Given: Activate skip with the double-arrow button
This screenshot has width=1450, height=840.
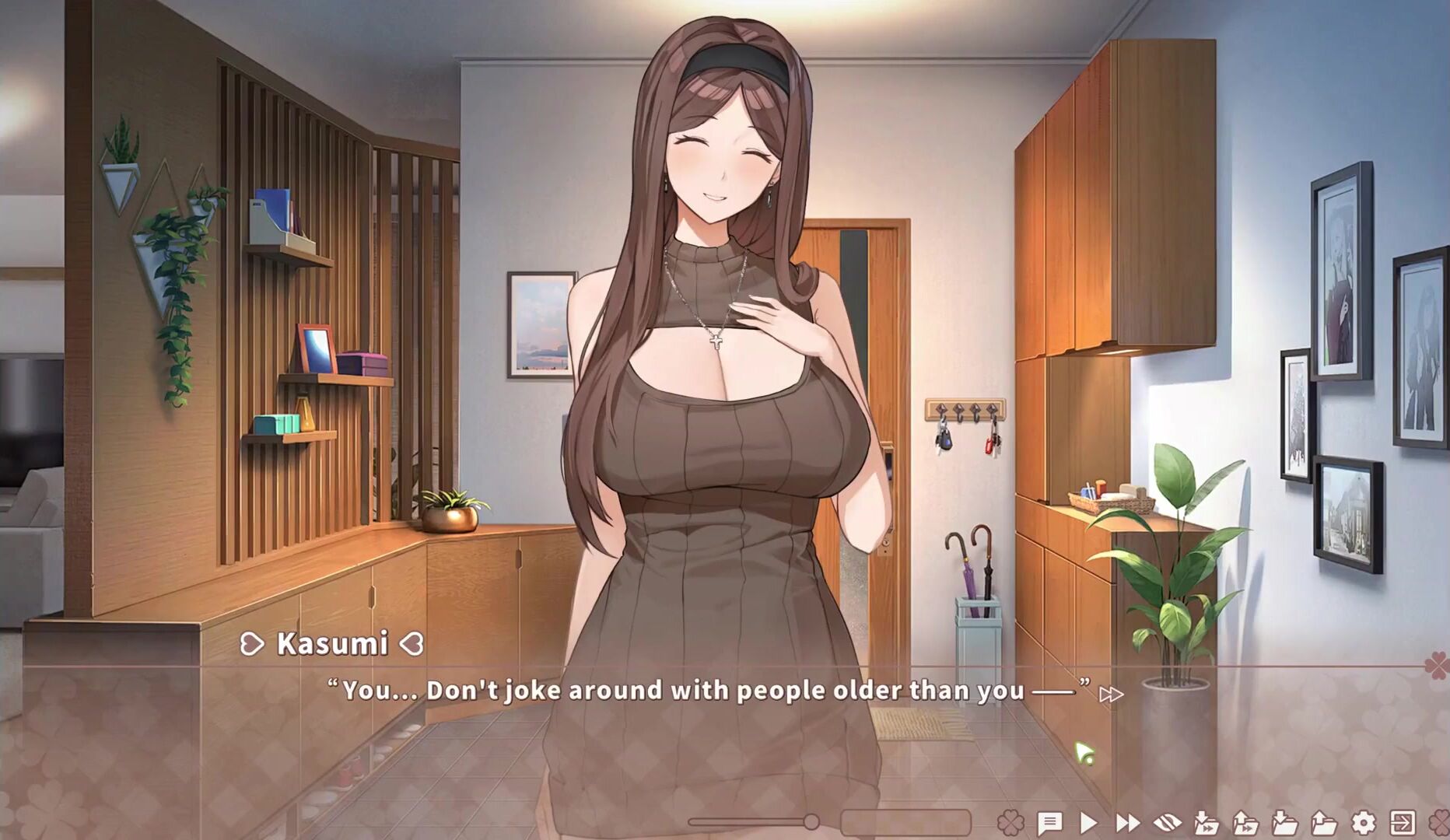Looking at the screenshot, I should (x=1127, y=822).
